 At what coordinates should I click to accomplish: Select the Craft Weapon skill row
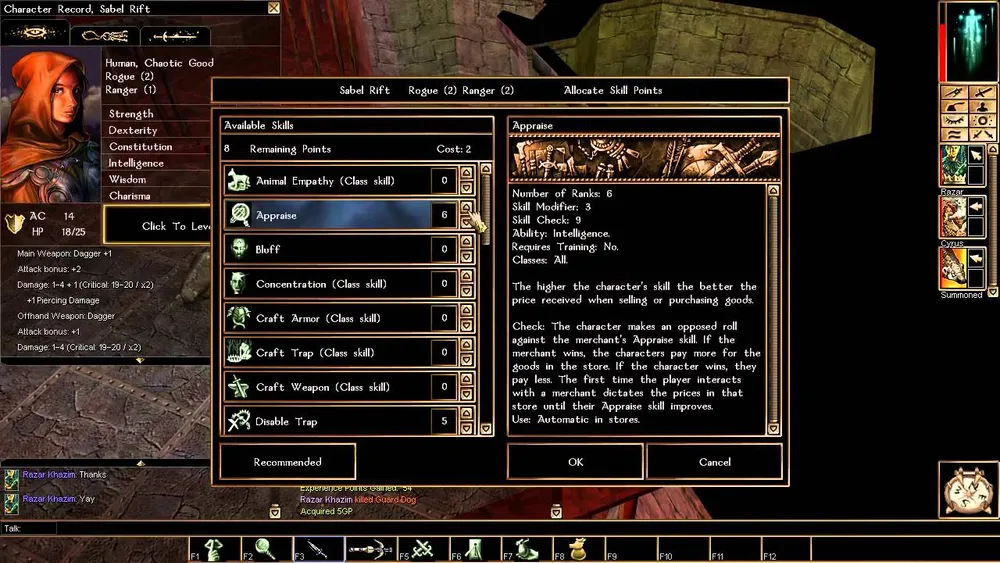pos(327,387)
